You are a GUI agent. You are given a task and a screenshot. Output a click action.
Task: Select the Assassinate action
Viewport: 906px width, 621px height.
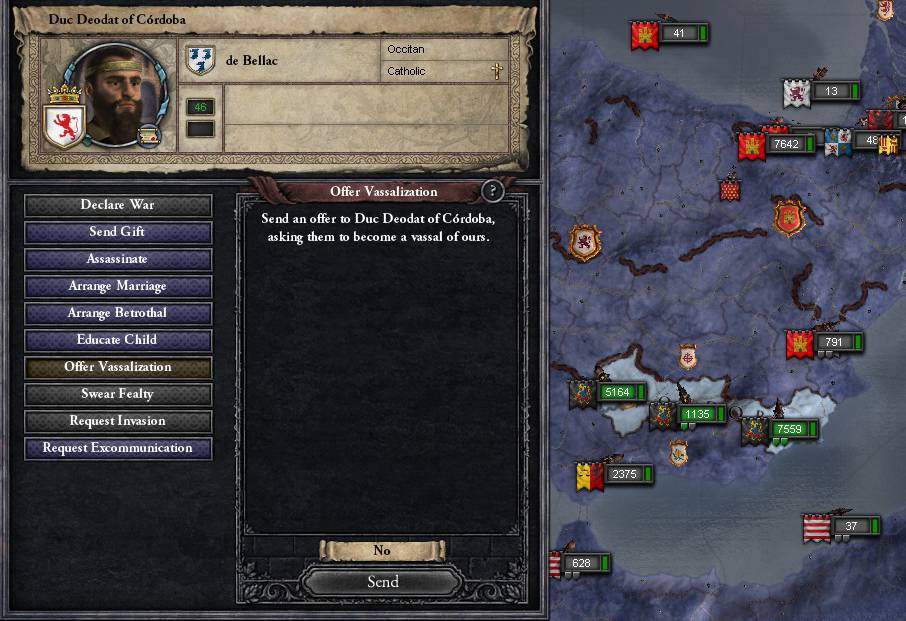[118, 259]
